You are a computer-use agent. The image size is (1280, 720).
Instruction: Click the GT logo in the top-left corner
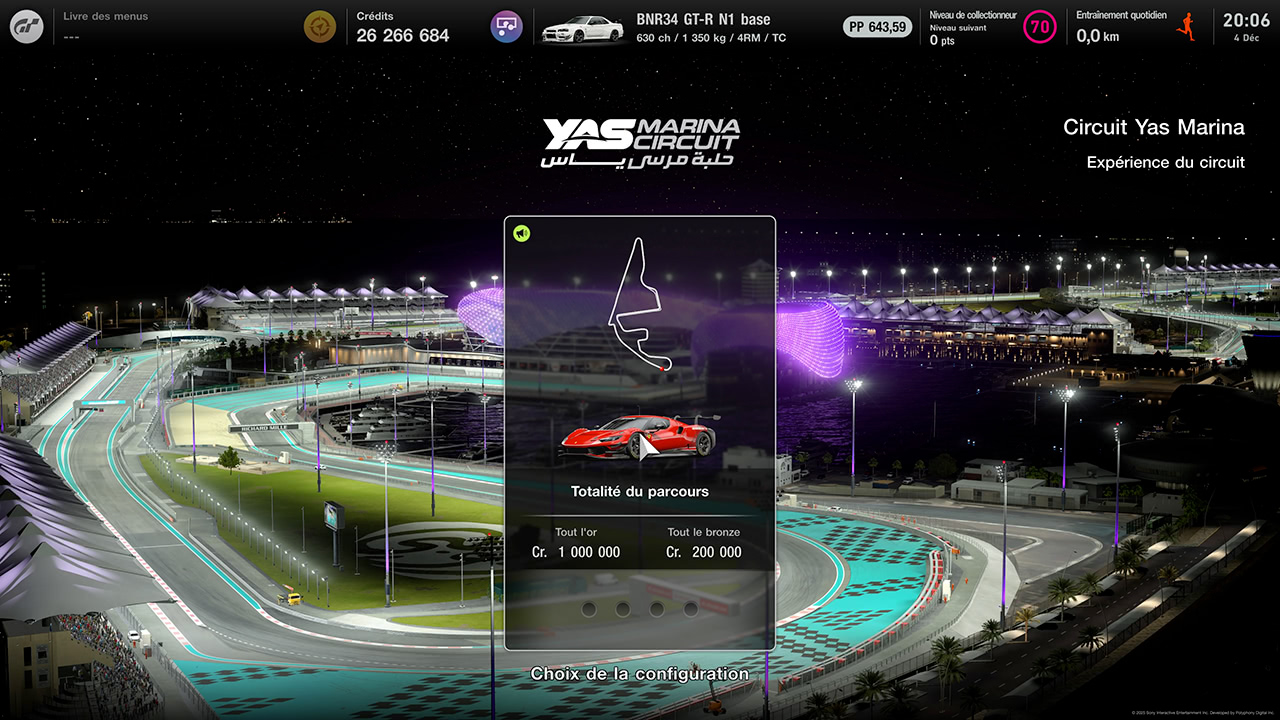click(25, 26)
